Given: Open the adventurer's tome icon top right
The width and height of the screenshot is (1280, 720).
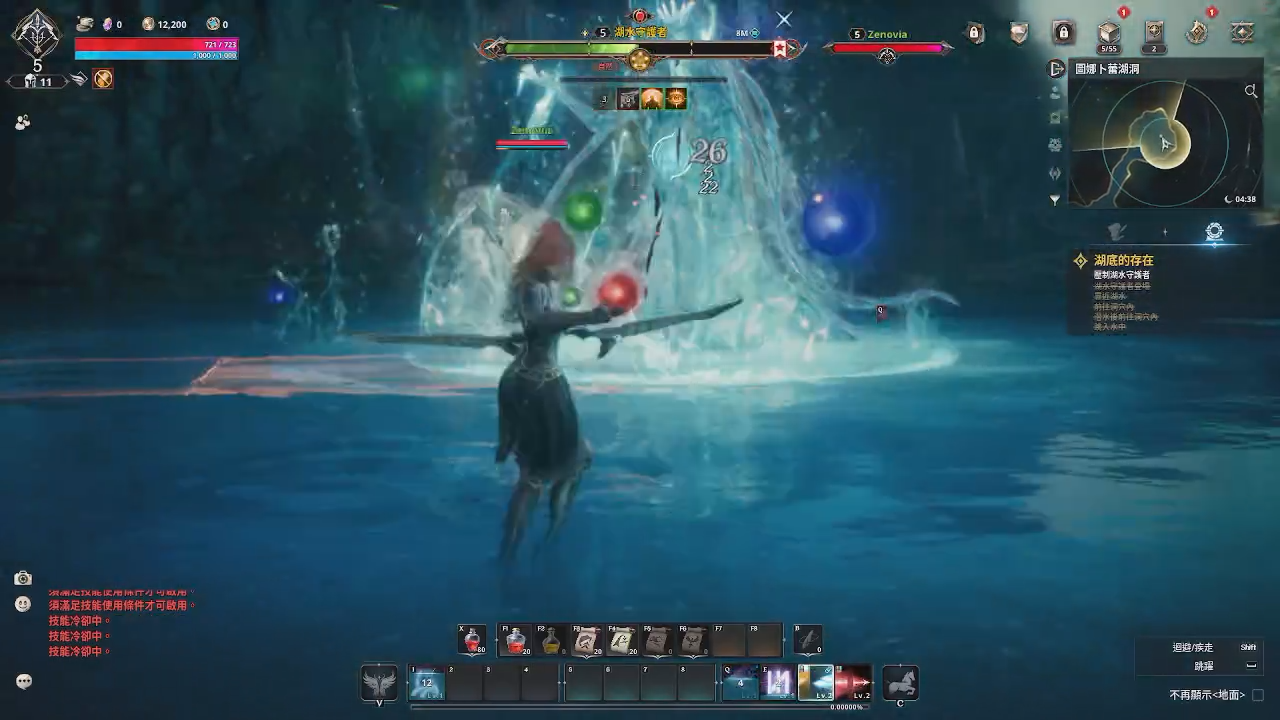Looking at the screenshot, I should coord(1241,32).
